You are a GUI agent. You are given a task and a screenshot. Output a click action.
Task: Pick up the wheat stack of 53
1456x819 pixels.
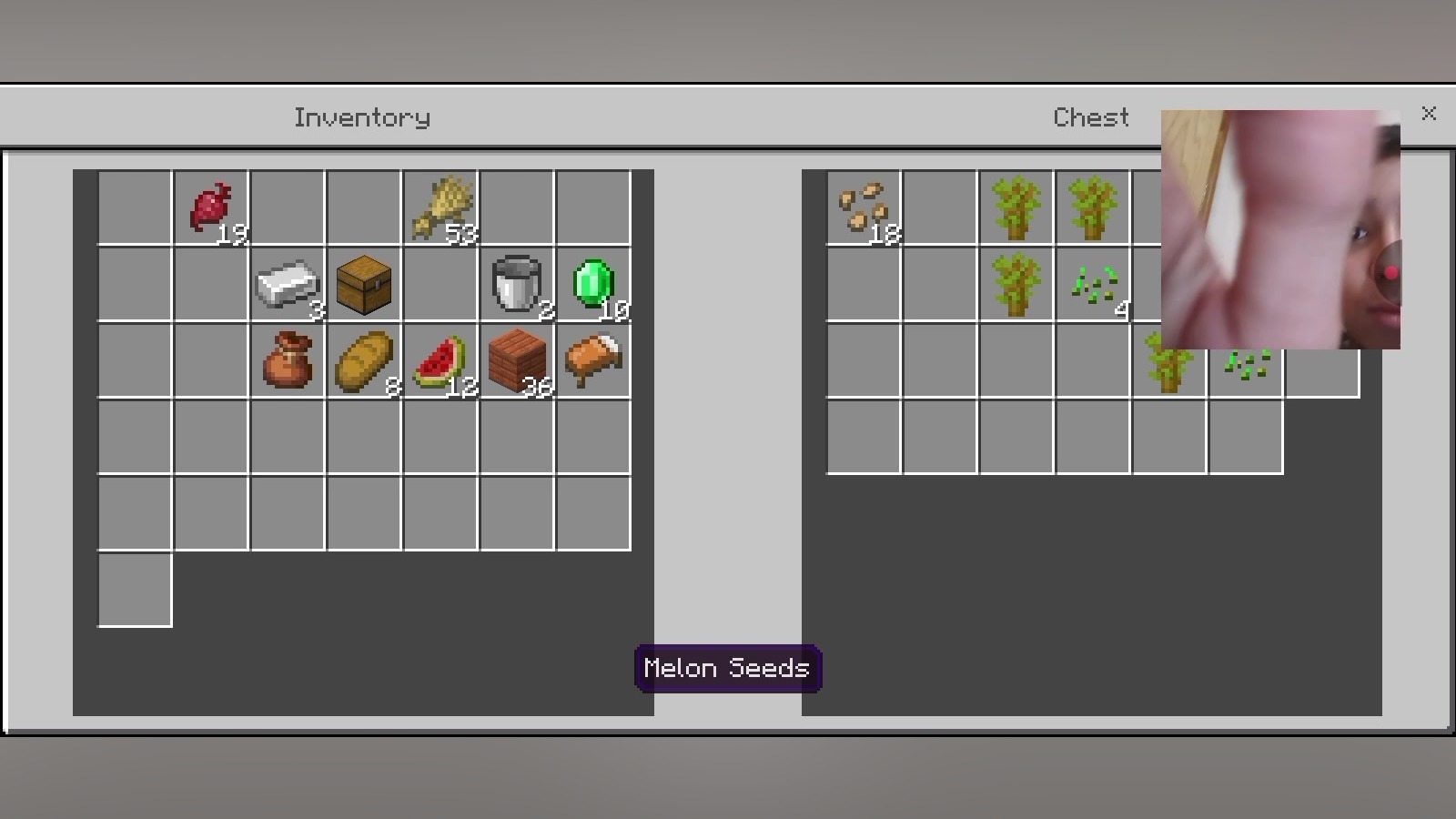click(440, 208)
